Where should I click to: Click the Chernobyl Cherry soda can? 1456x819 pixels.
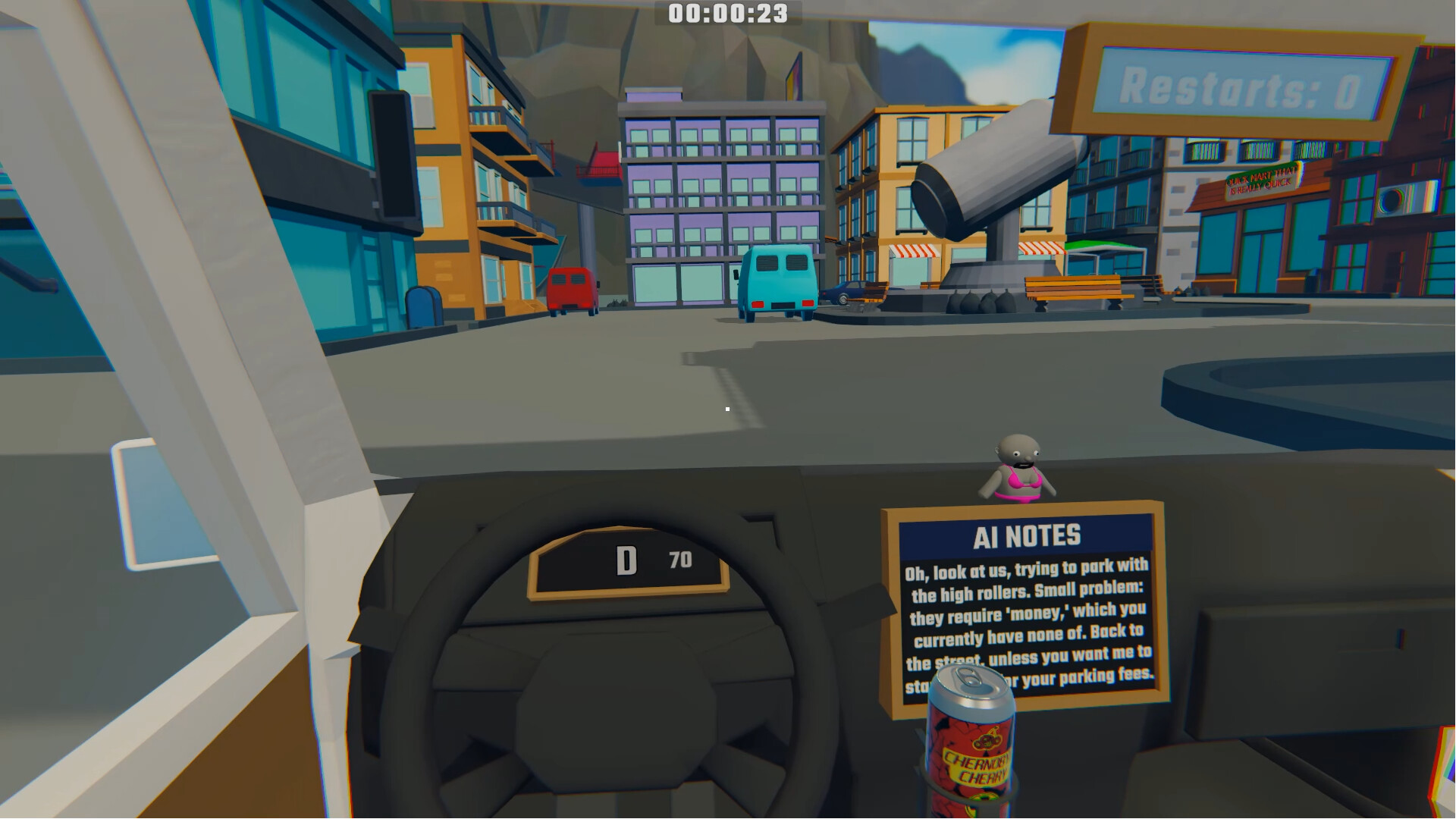tap(971, 751)
